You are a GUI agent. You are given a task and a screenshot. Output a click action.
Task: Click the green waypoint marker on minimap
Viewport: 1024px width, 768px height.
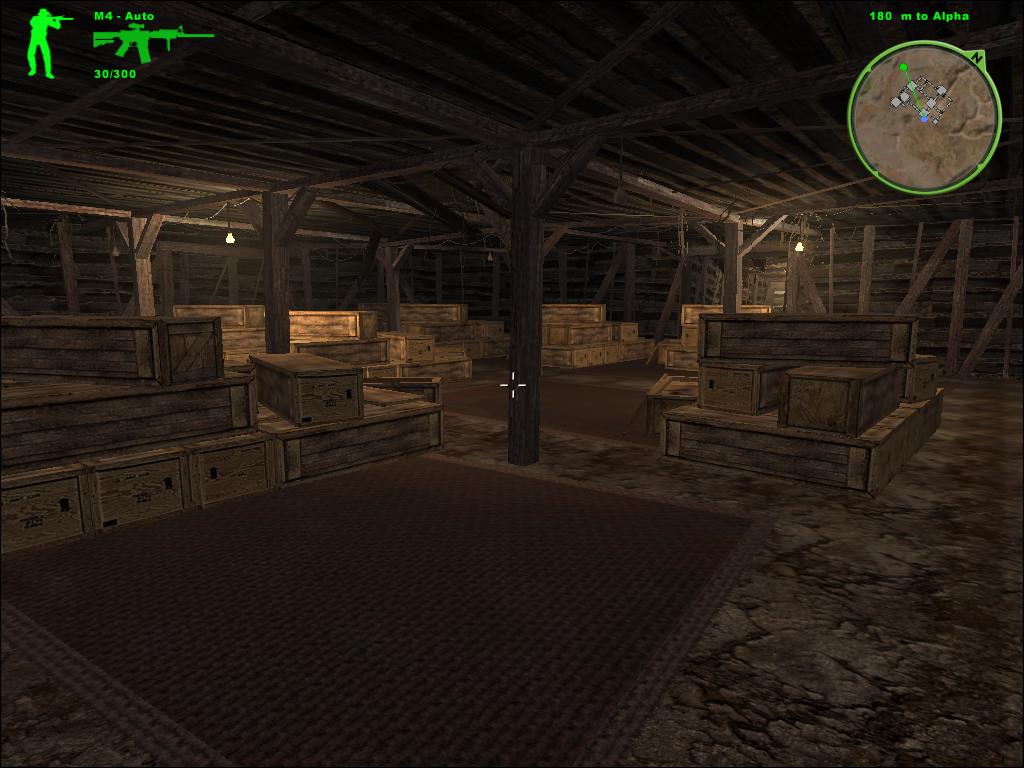[903, 68]
